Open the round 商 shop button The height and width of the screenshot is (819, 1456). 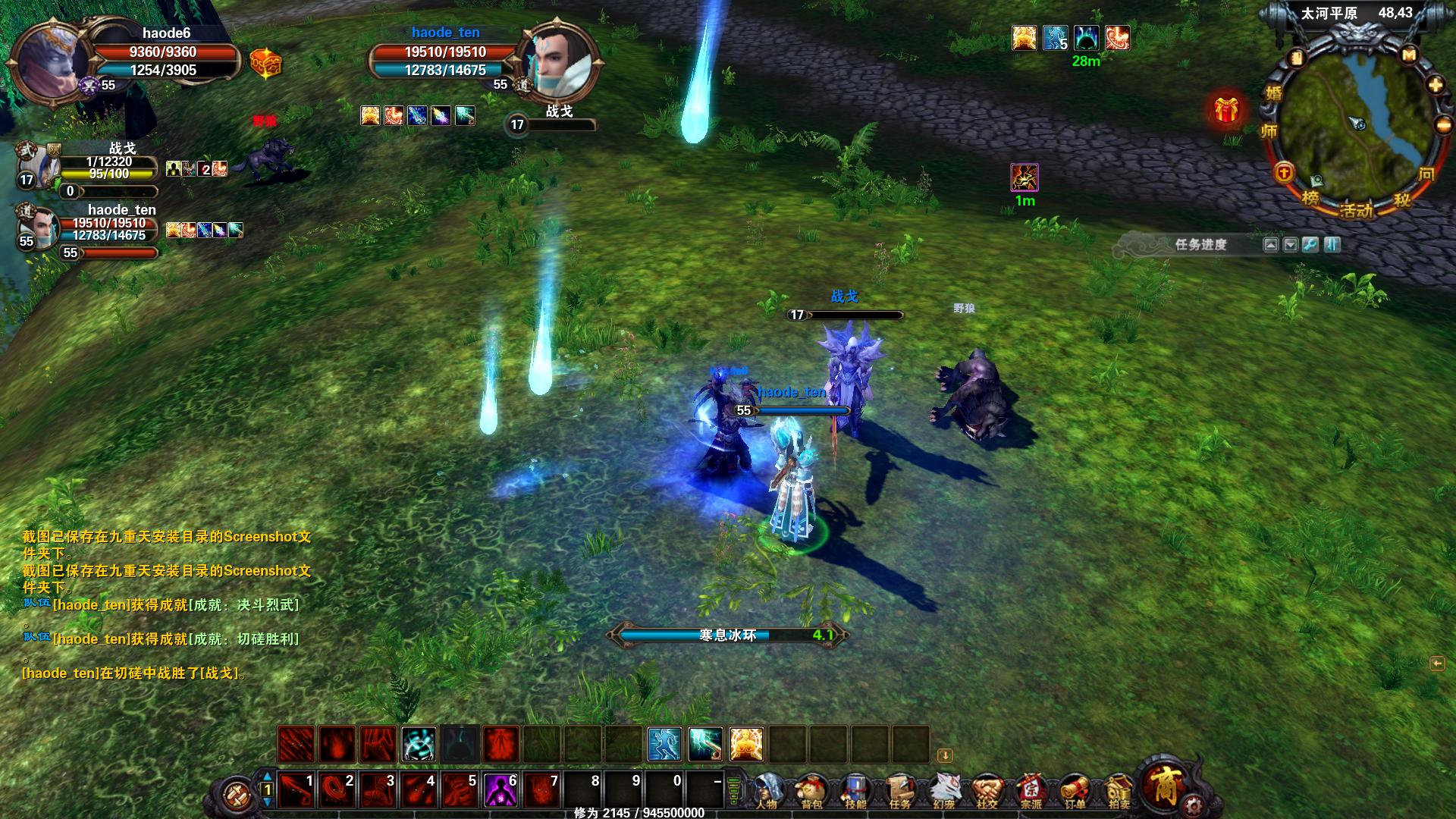tap(1164, 785)
